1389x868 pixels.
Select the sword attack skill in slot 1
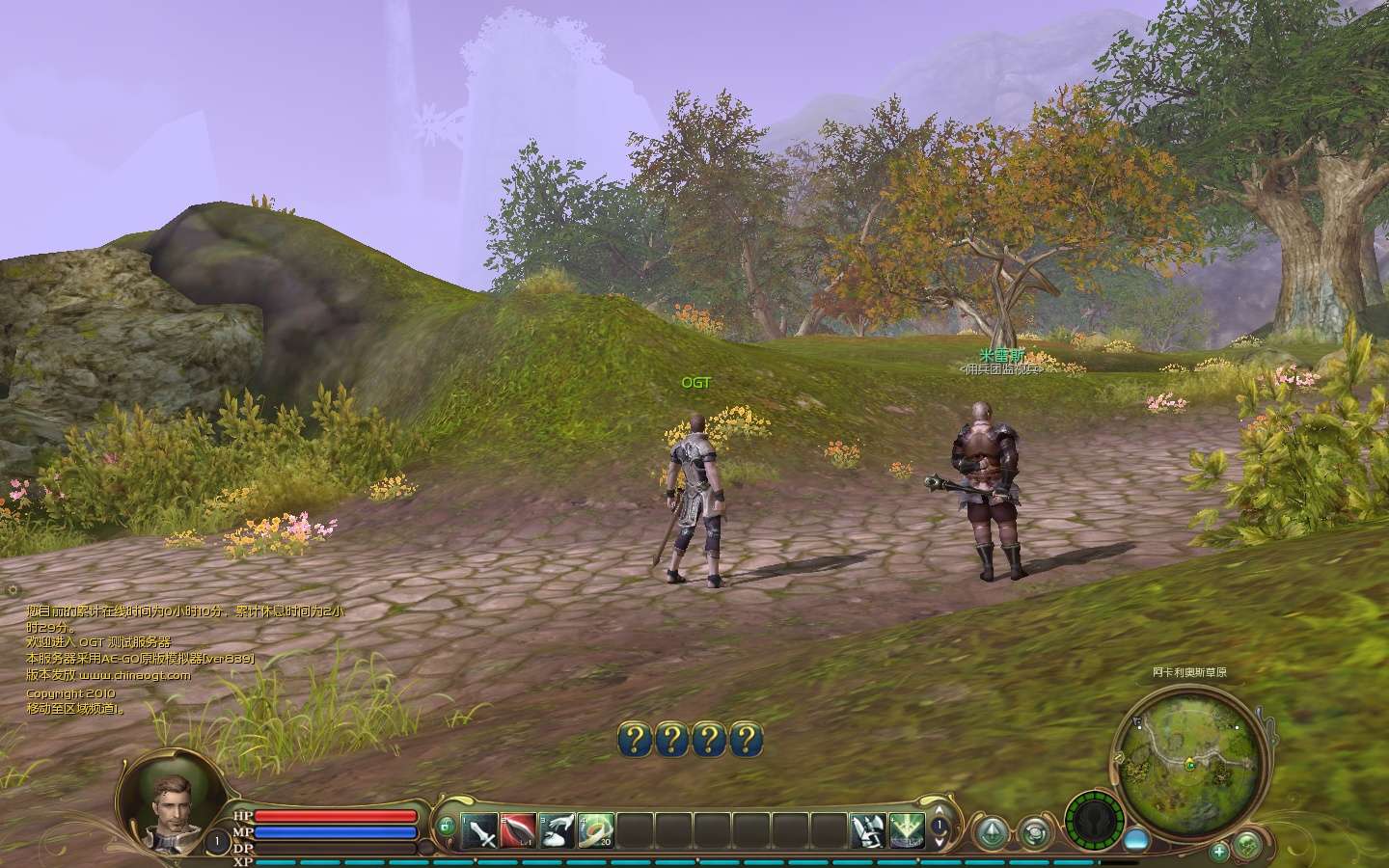click(480, 829)
